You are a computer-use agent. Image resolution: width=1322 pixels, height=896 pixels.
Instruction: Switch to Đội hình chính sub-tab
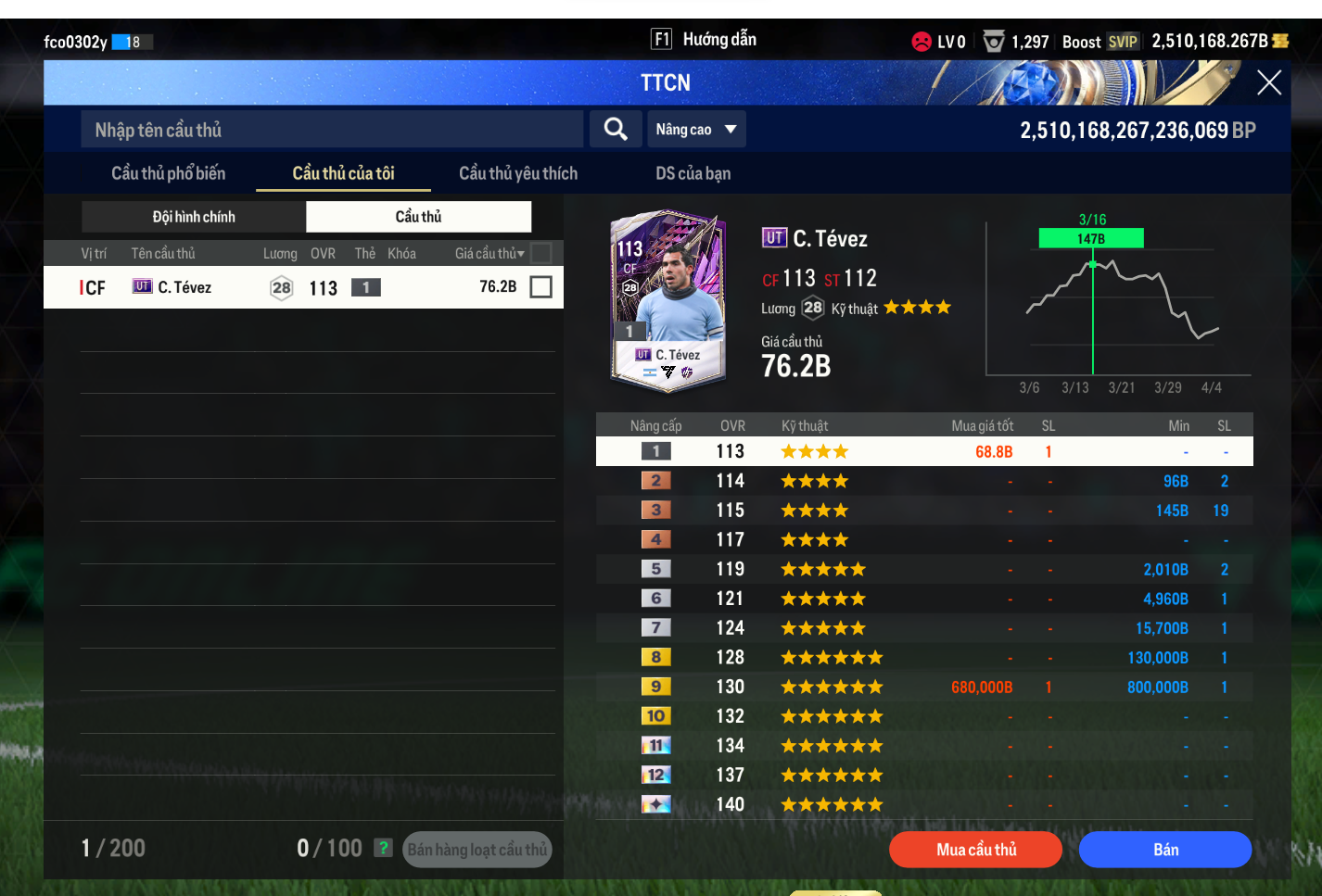click(x=194, y=217)
